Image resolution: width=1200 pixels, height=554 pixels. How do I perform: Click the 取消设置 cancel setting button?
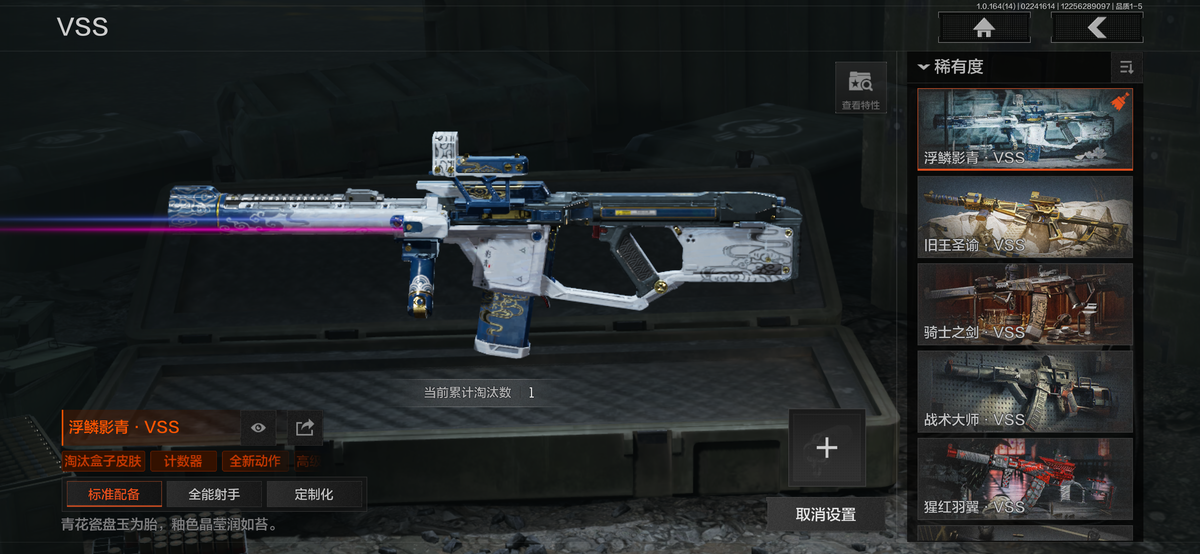coord(826,514)
